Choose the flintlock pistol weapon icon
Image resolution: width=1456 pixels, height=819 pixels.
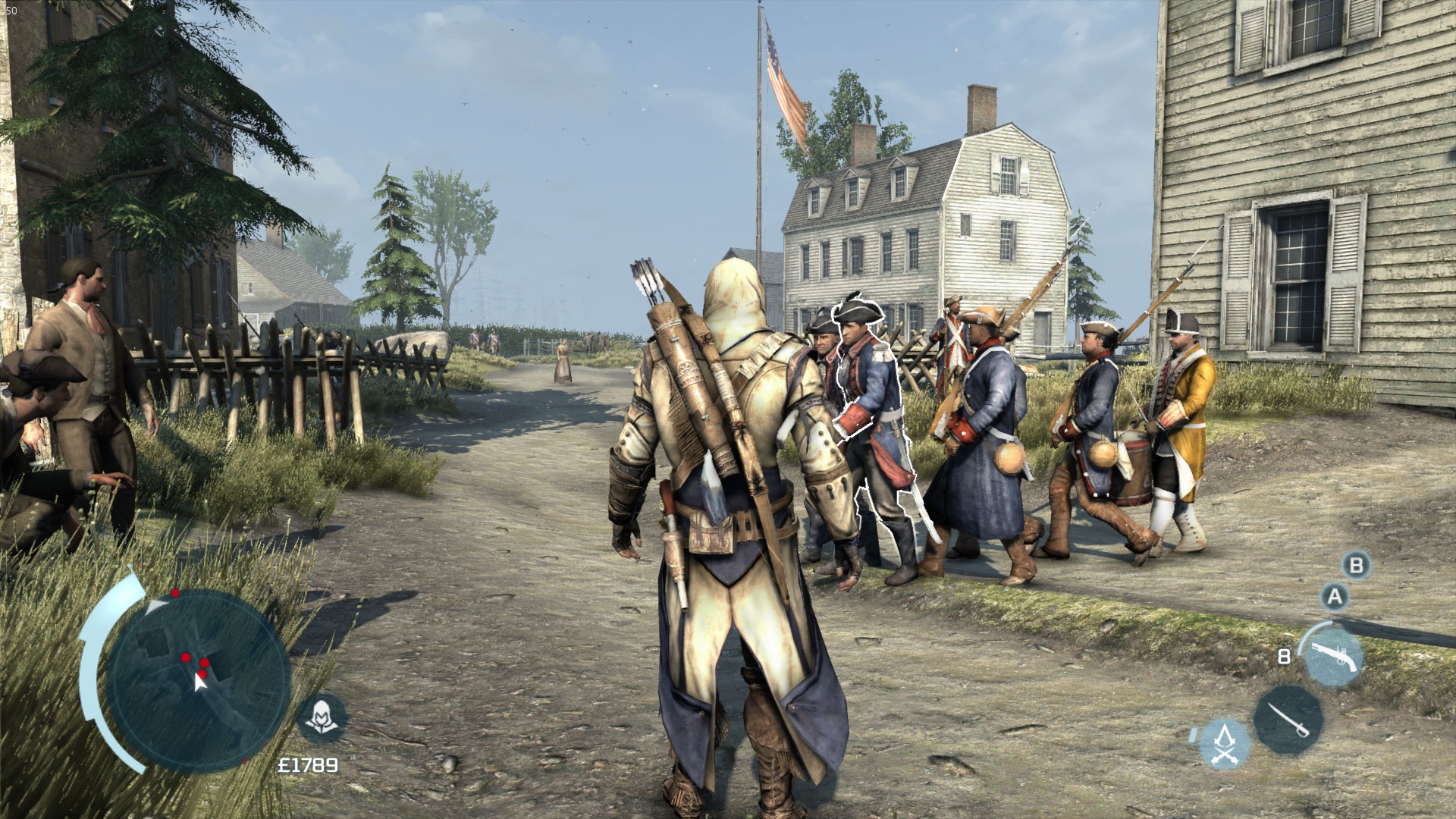point(1332,654)
